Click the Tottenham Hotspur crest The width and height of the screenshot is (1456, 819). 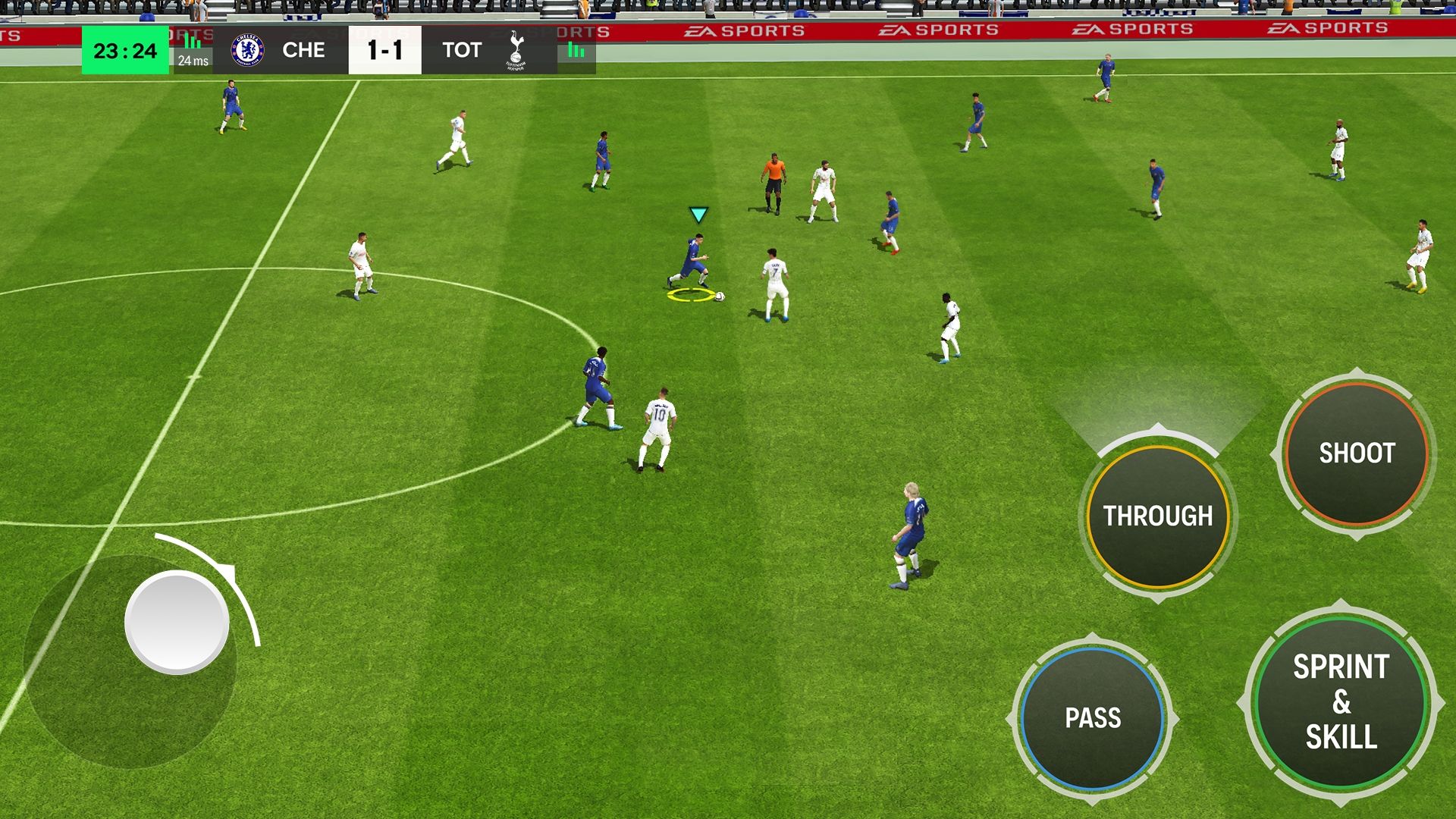(514, 50)
